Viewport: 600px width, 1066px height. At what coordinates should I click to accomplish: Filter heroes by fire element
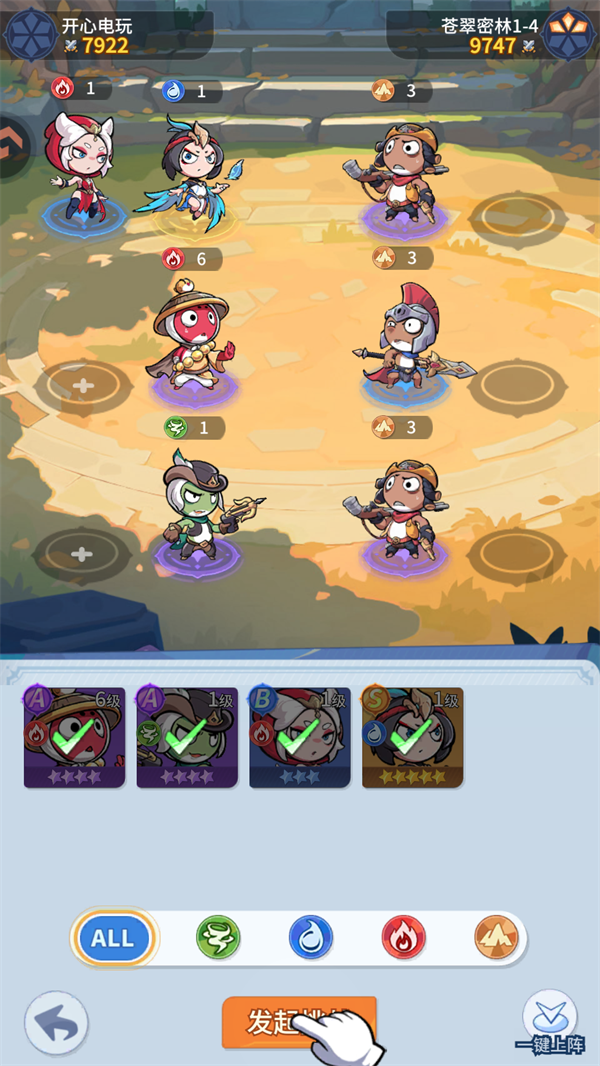403,938
